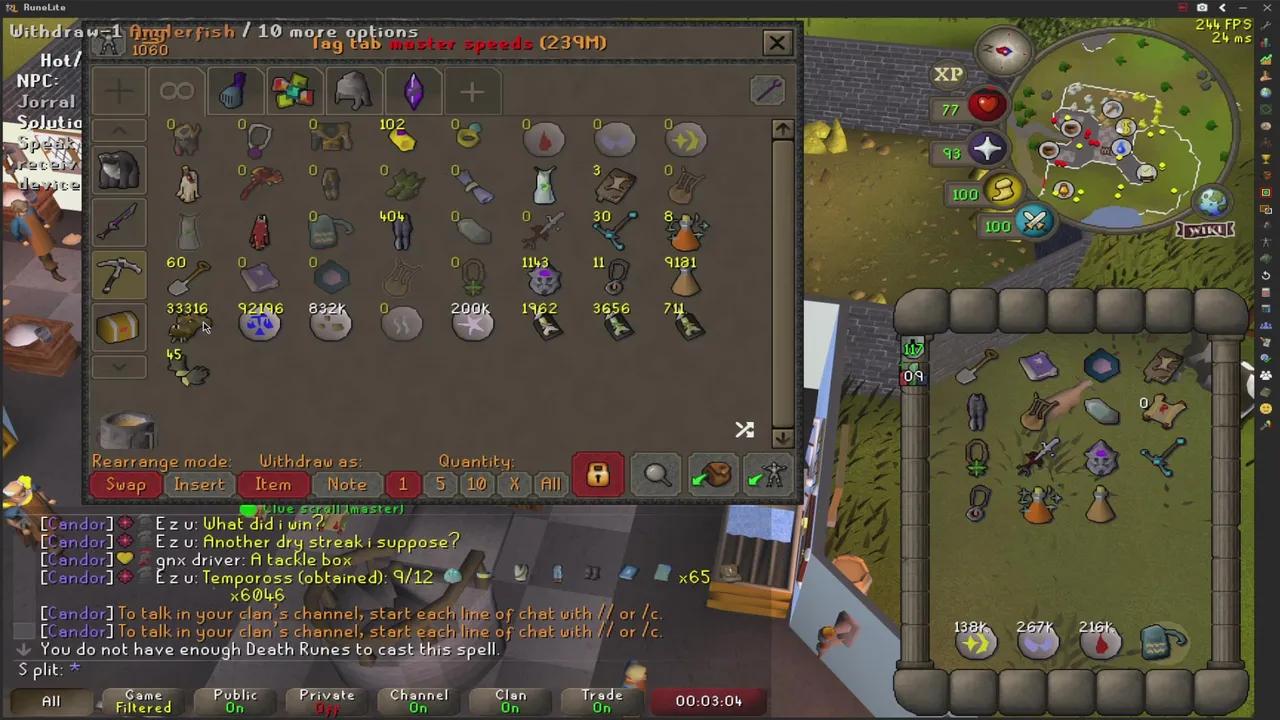Set withdraw quantity to All

click(550, 484)
